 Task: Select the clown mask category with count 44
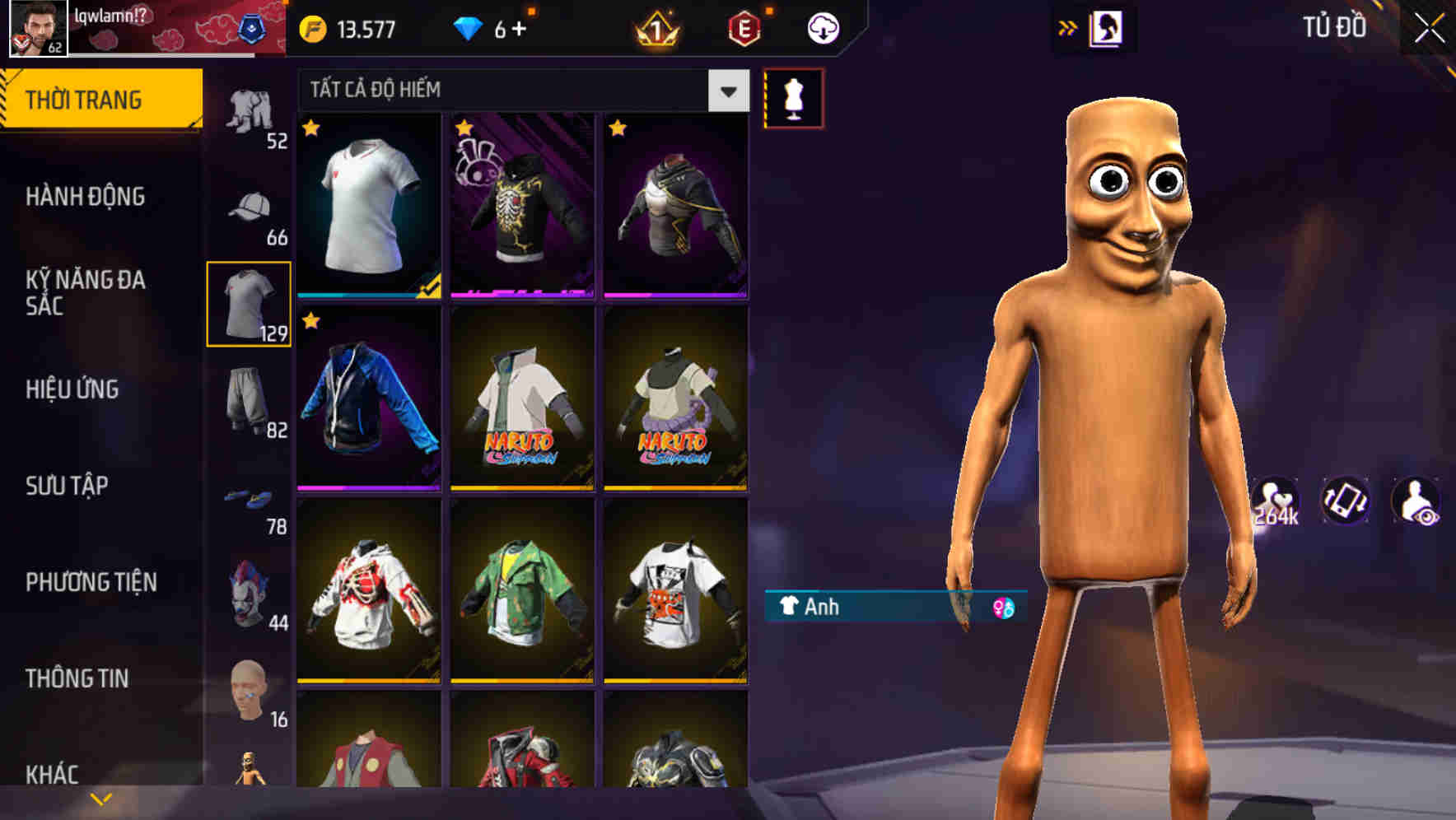coord(250,593)
